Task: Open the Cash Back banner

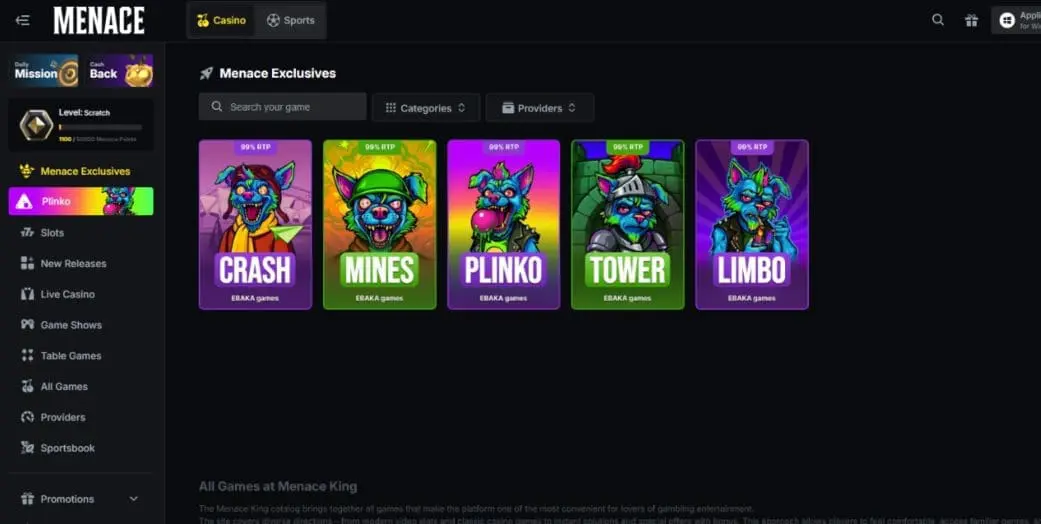Action: tap(120, 72)
